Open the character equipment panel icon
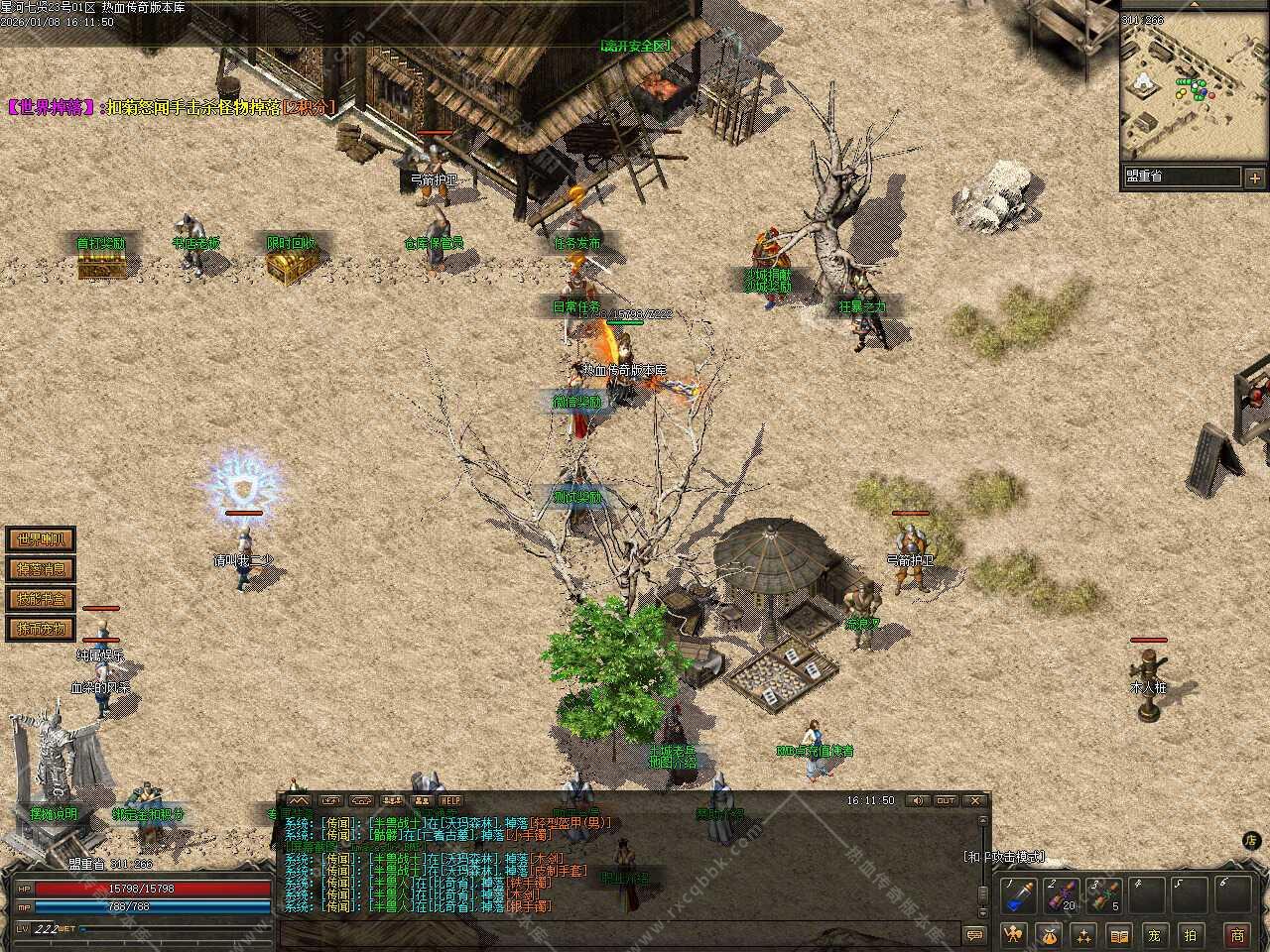 coord(1013,934)
